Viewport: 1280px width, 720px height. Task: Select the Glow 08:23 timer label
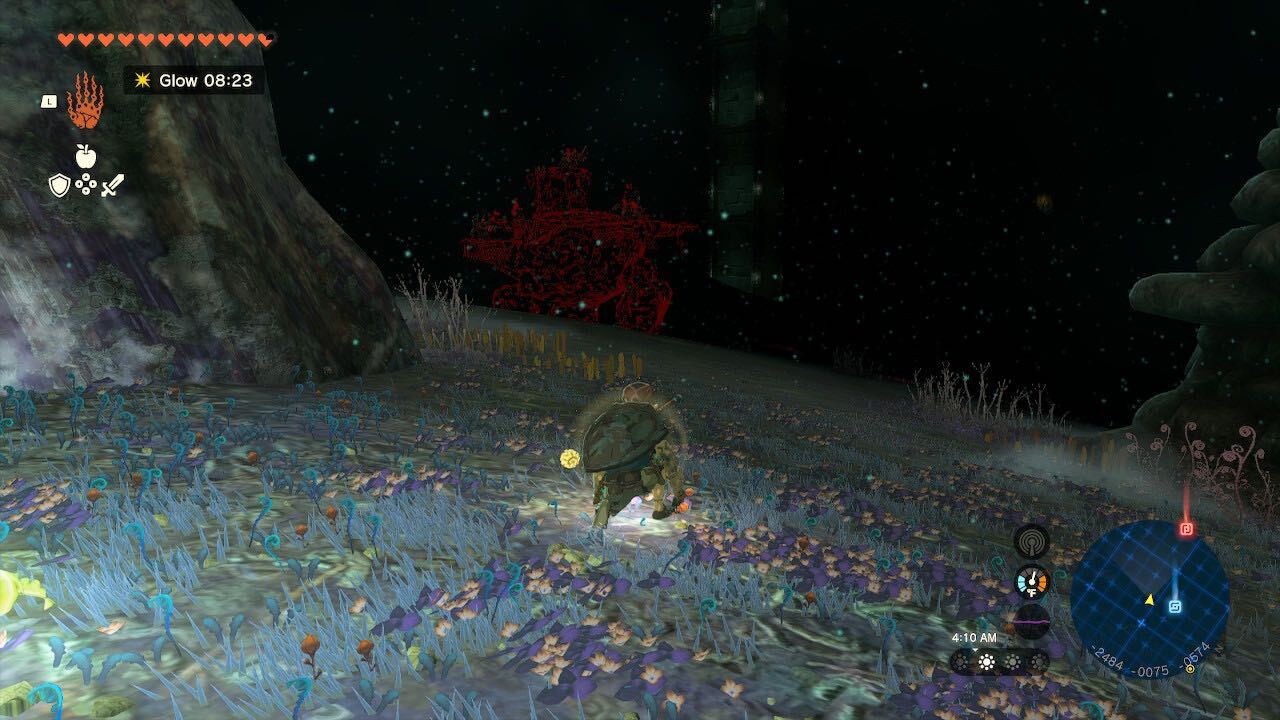point(205,81)
